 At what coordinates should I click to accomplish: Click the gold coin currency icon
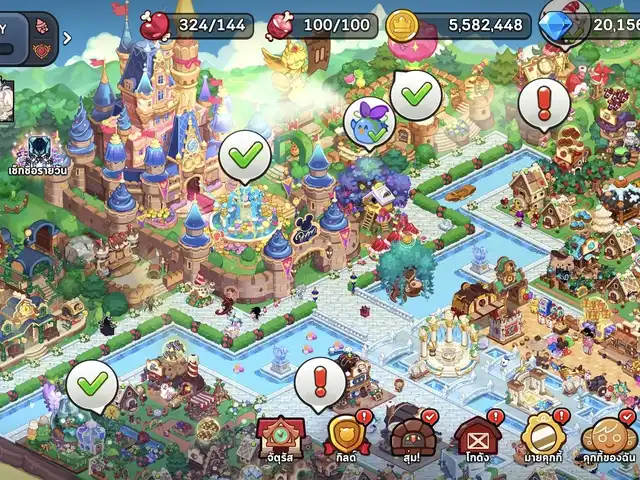pyautogui.click(x=401, y=24)
